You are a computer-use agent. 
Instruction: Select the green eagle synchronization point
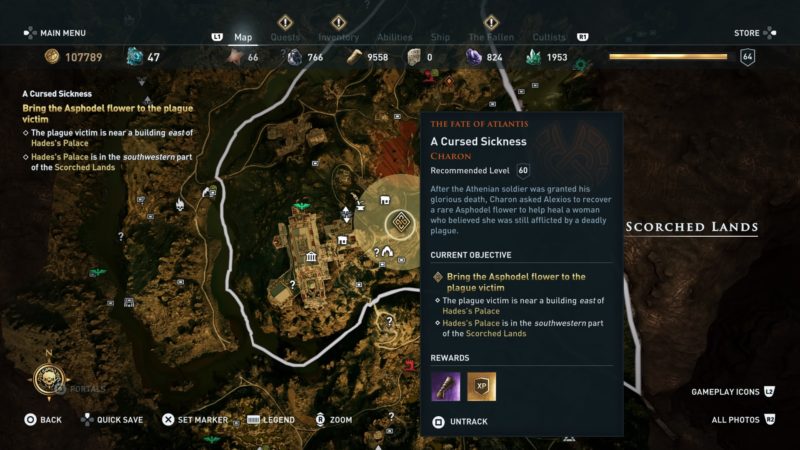pyautogui.click(x=301, y=206)
